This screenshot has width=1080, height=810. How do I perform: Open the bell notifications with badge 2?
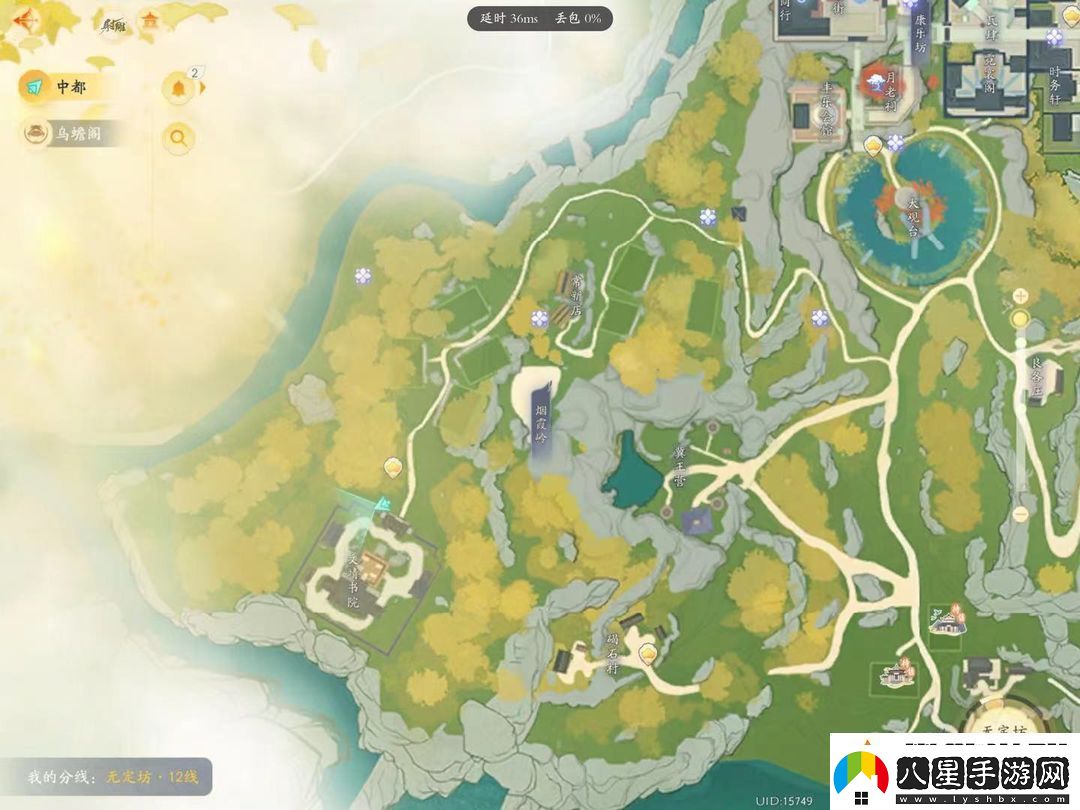click(x=179, y=88)
